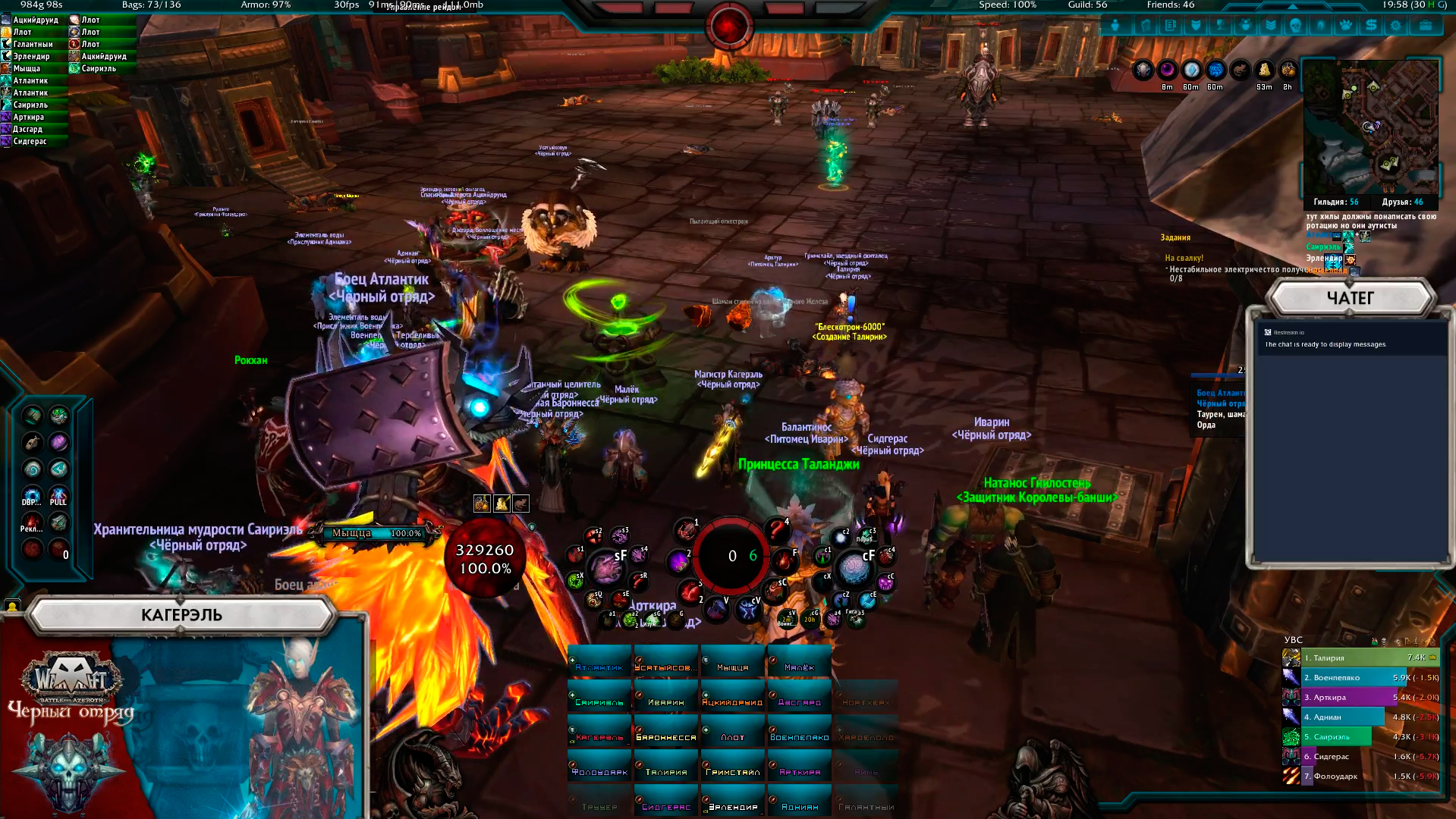Click the Аднин raid frame
This screenshot has height=819, width=1456.
(x=800, y=805)
